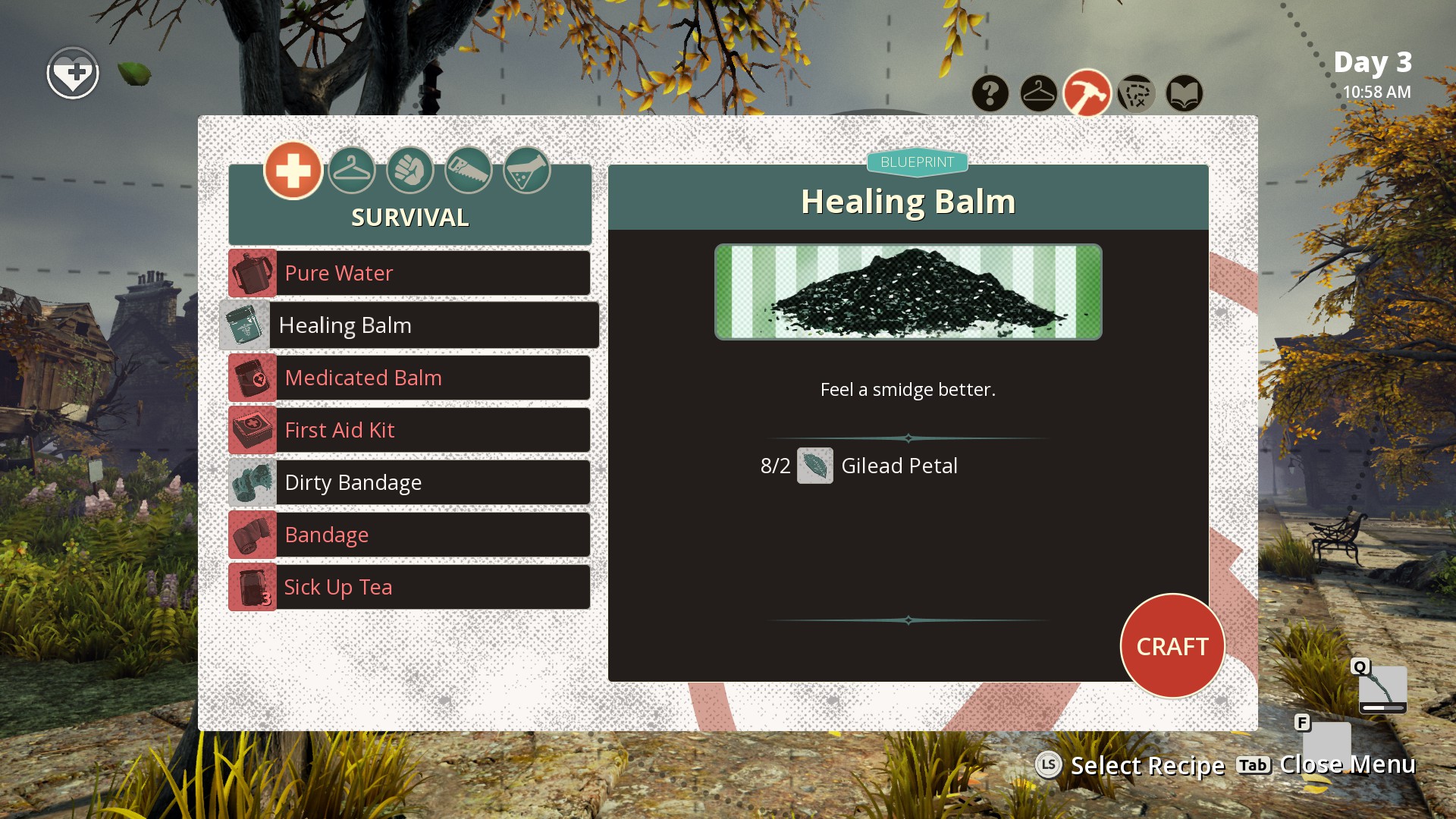
Task: Select the Bandage recipe
Action: click(x=409, y=535)
